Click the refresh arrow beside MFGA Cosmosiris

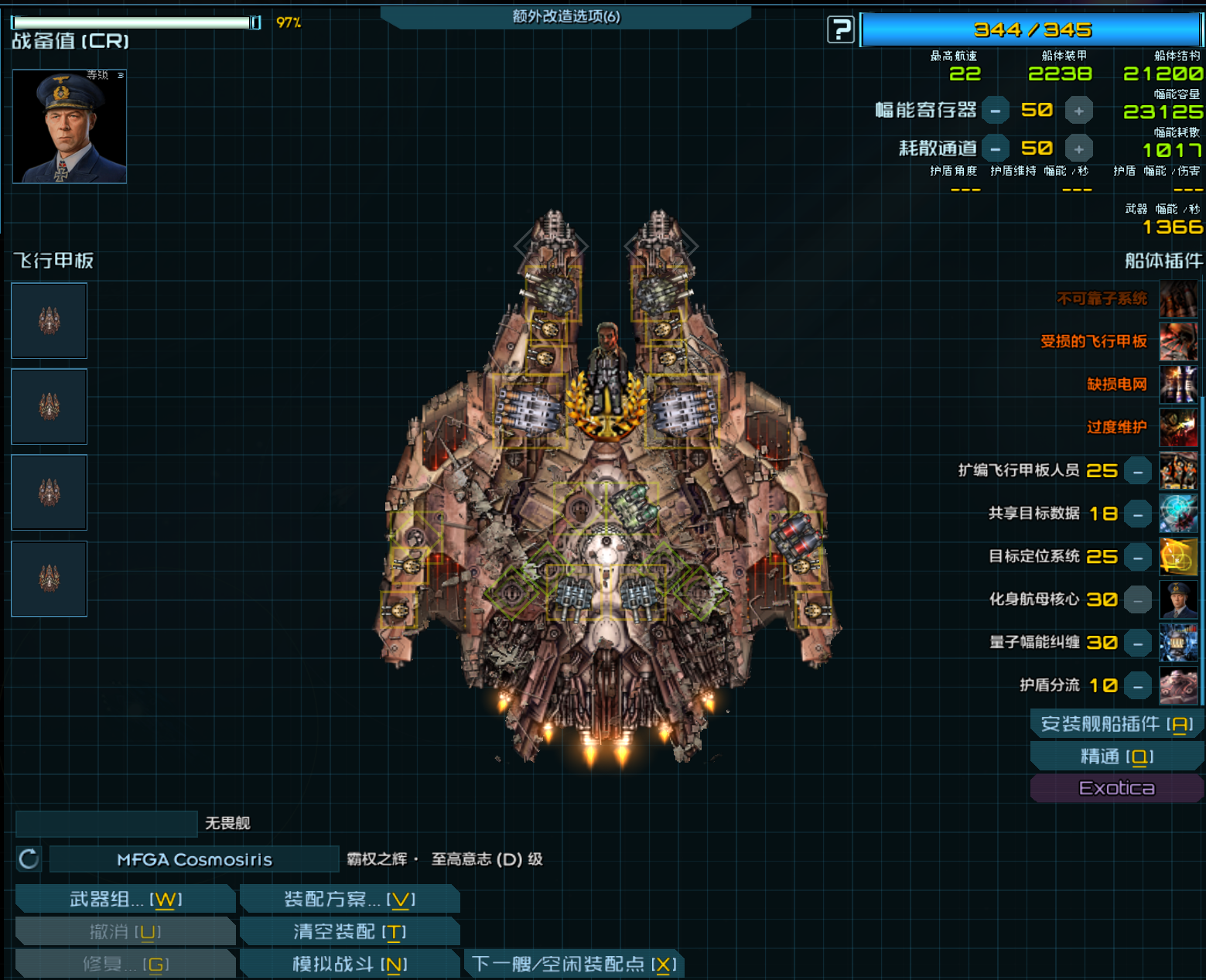click(28, 859)
